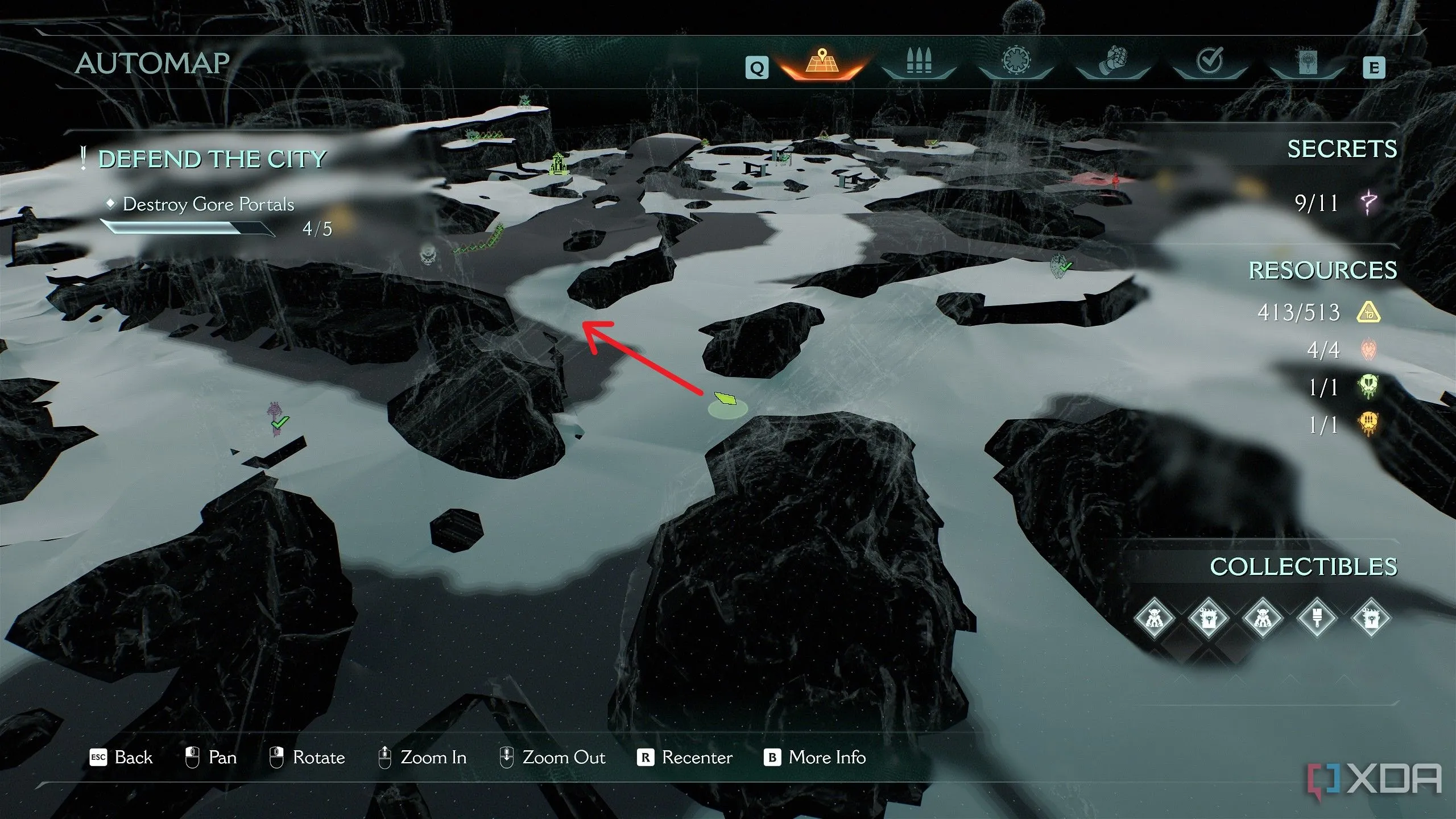
Task: Click the pink checked marker on the map
Action: click(277, 419)
